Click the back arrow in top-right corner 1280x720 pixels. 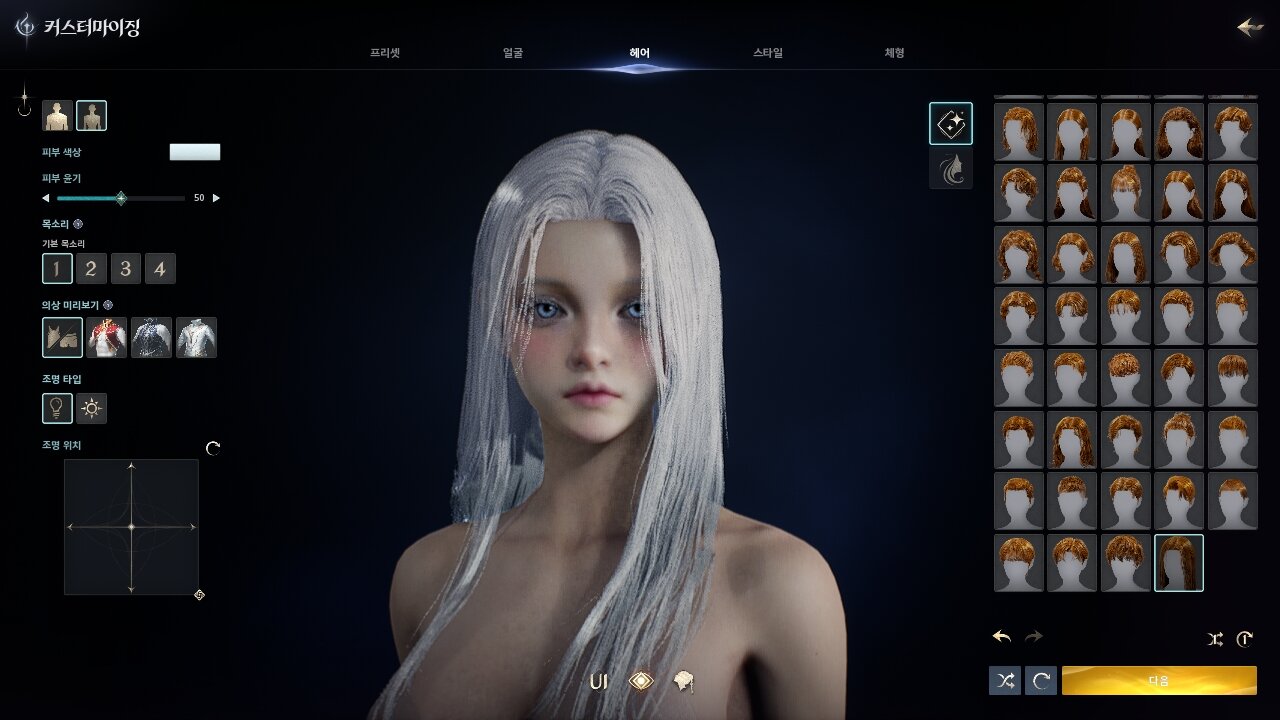click(1250, 27)
